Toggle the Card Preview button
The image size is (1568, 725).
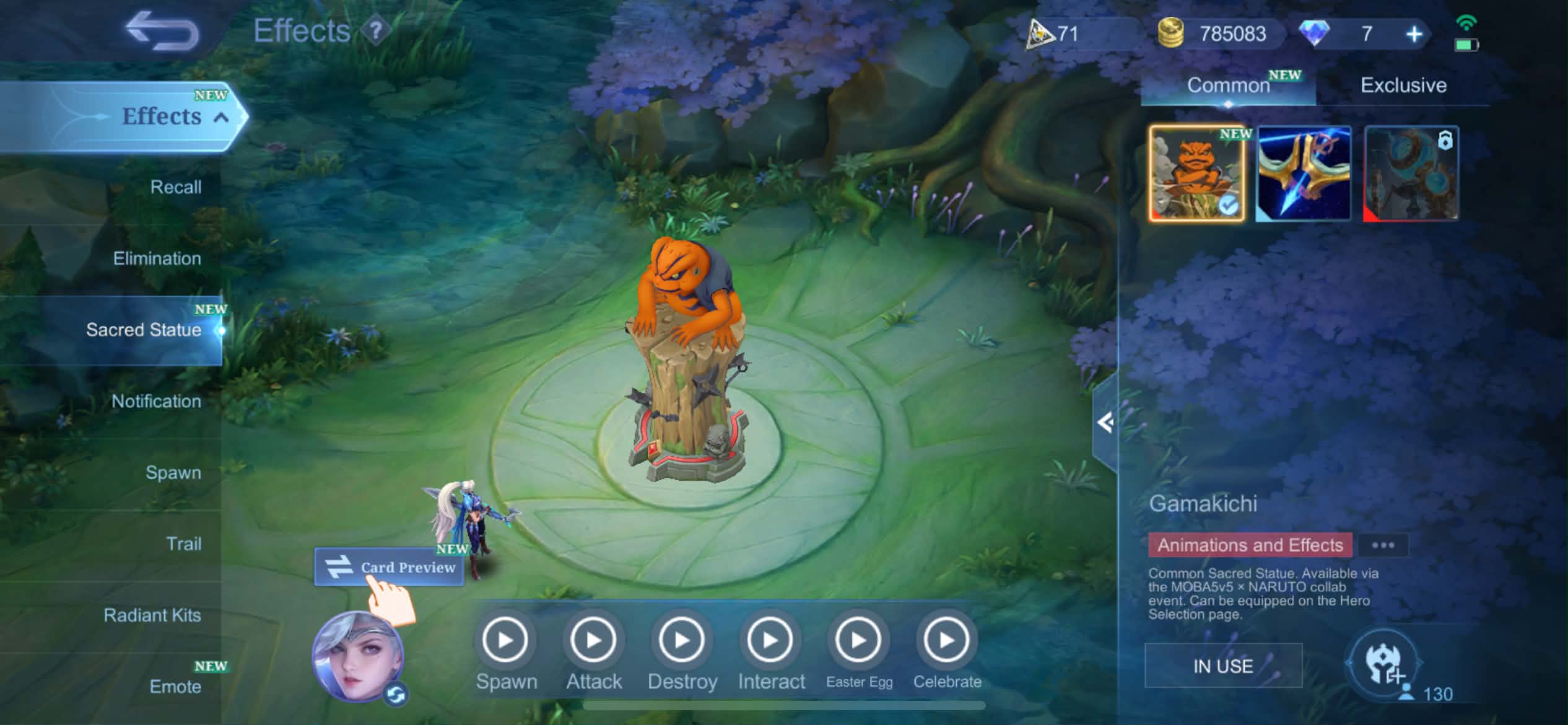point(390,567)
